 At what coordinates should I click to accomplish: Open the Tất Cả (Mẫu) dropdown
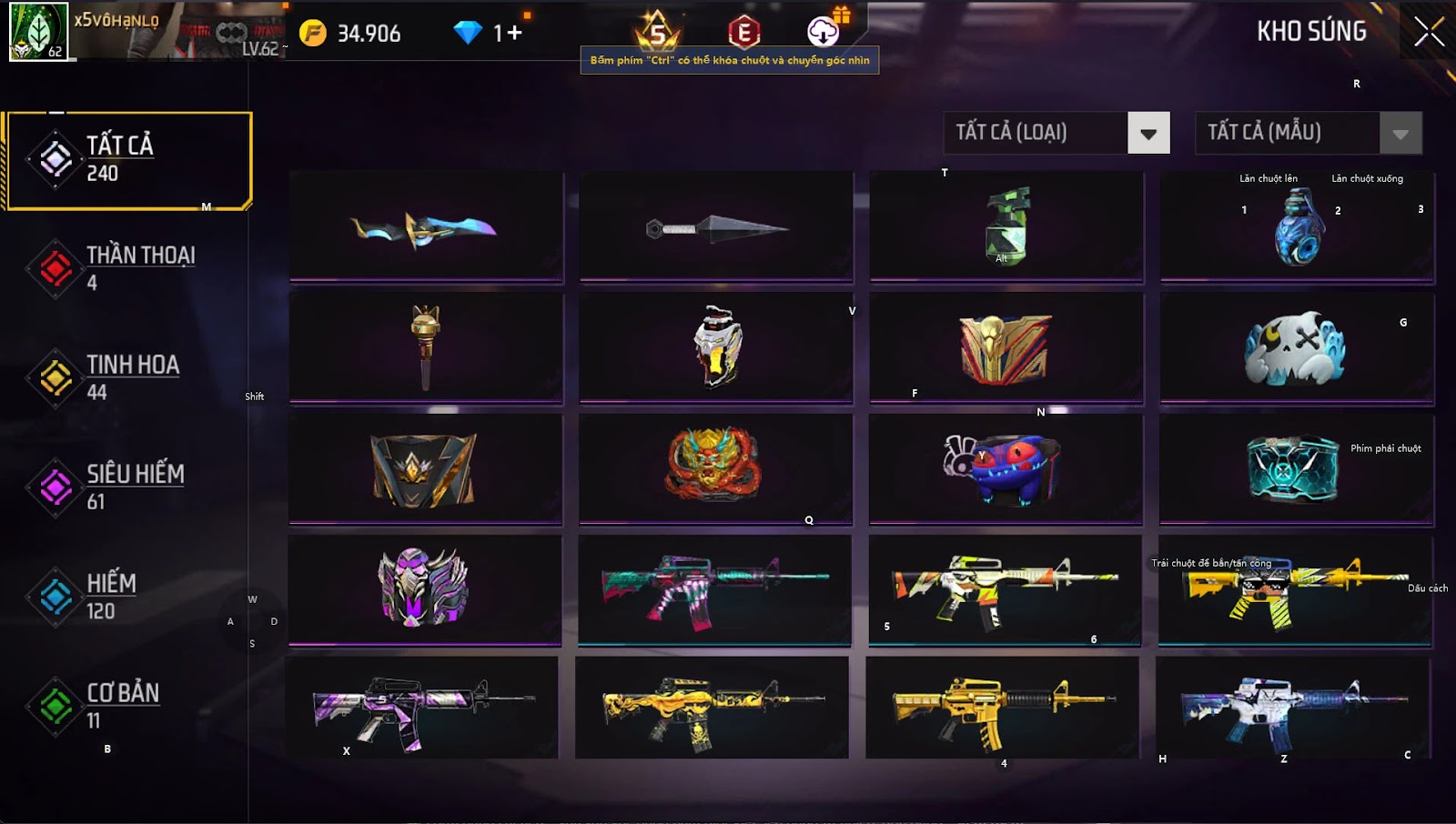[x=1400, y=134]
